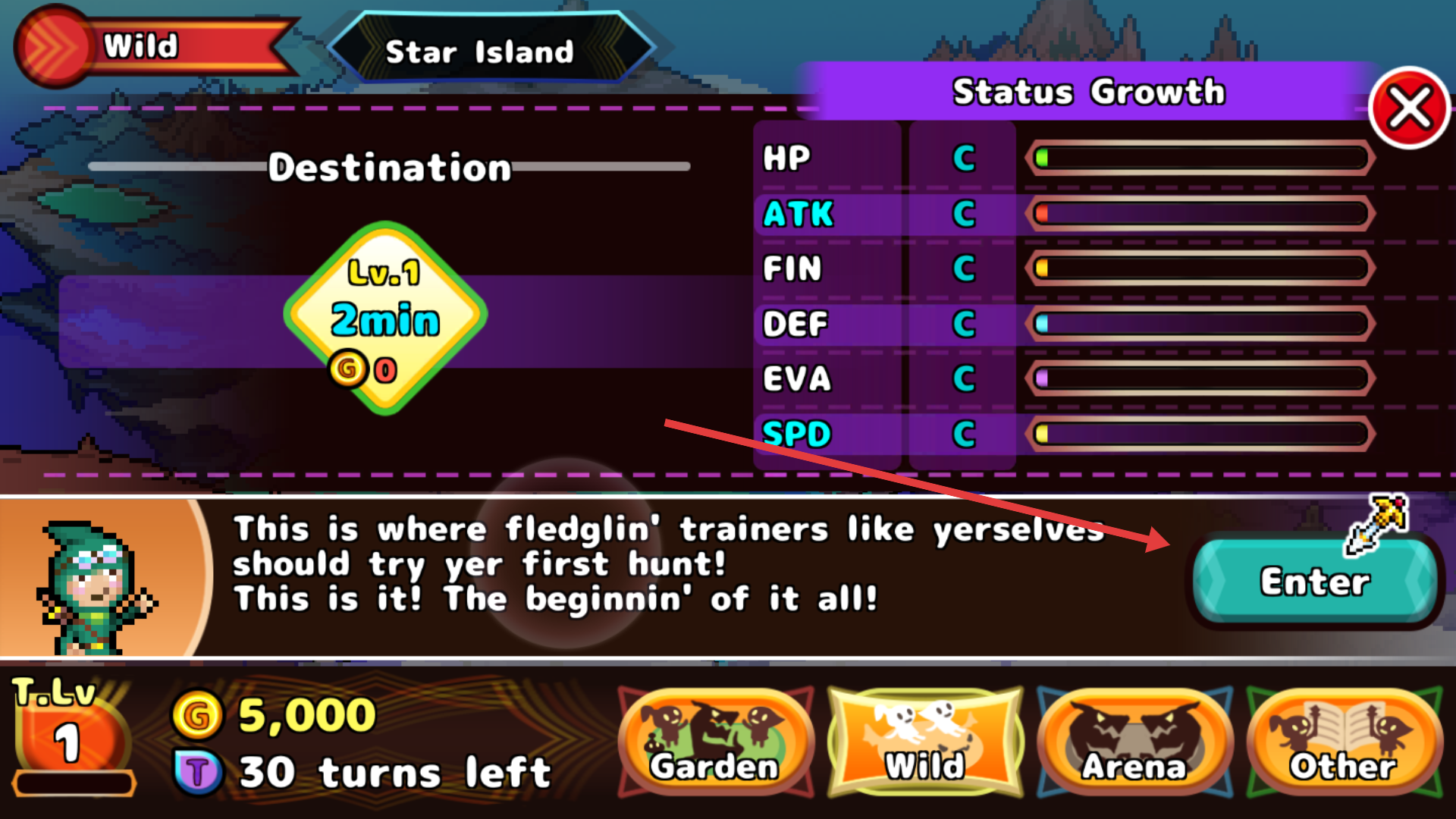Tap the Star Island location banner
Image resolution: width=1456 pixels, height=819 pixels.
pos(479,51)
